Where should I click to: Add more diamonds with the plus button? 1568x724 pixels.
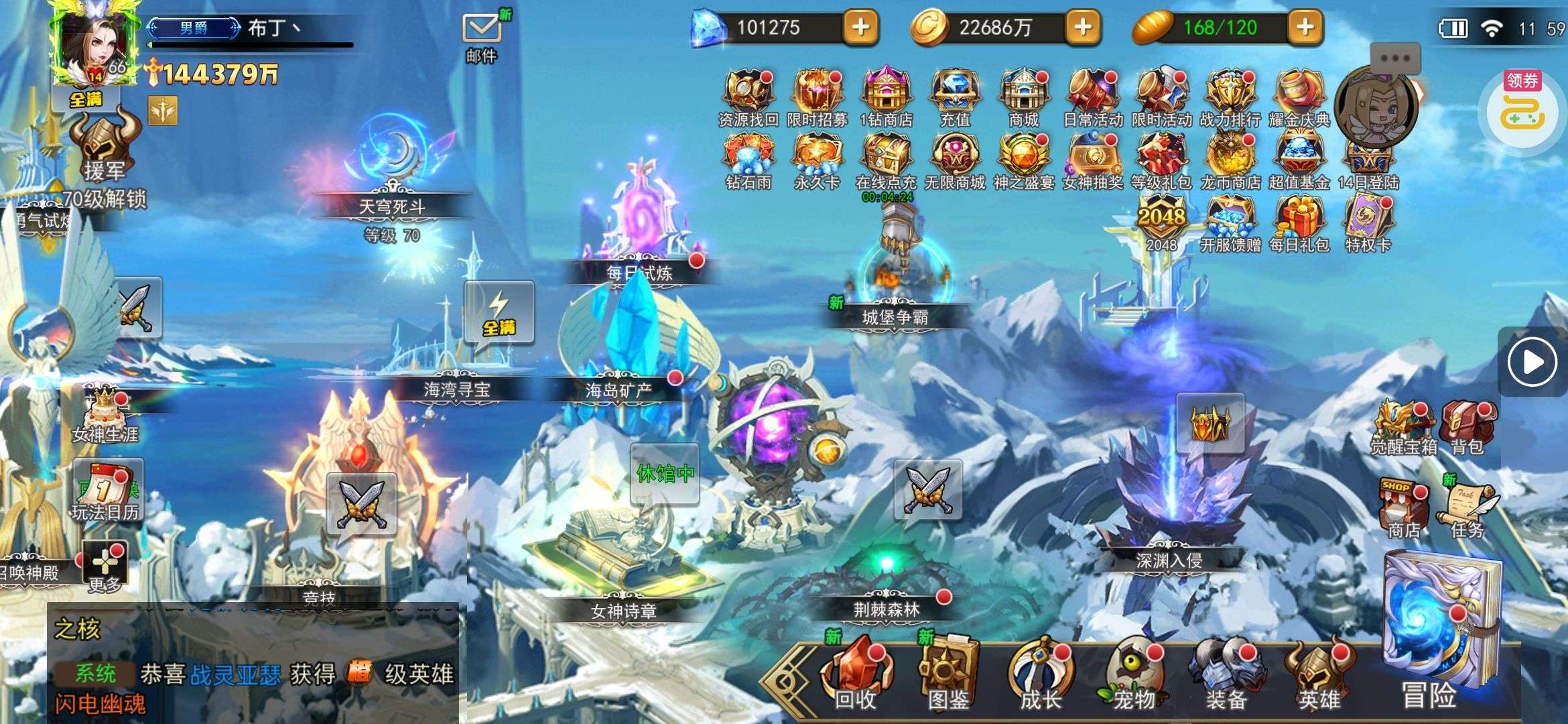click(860, 27)
